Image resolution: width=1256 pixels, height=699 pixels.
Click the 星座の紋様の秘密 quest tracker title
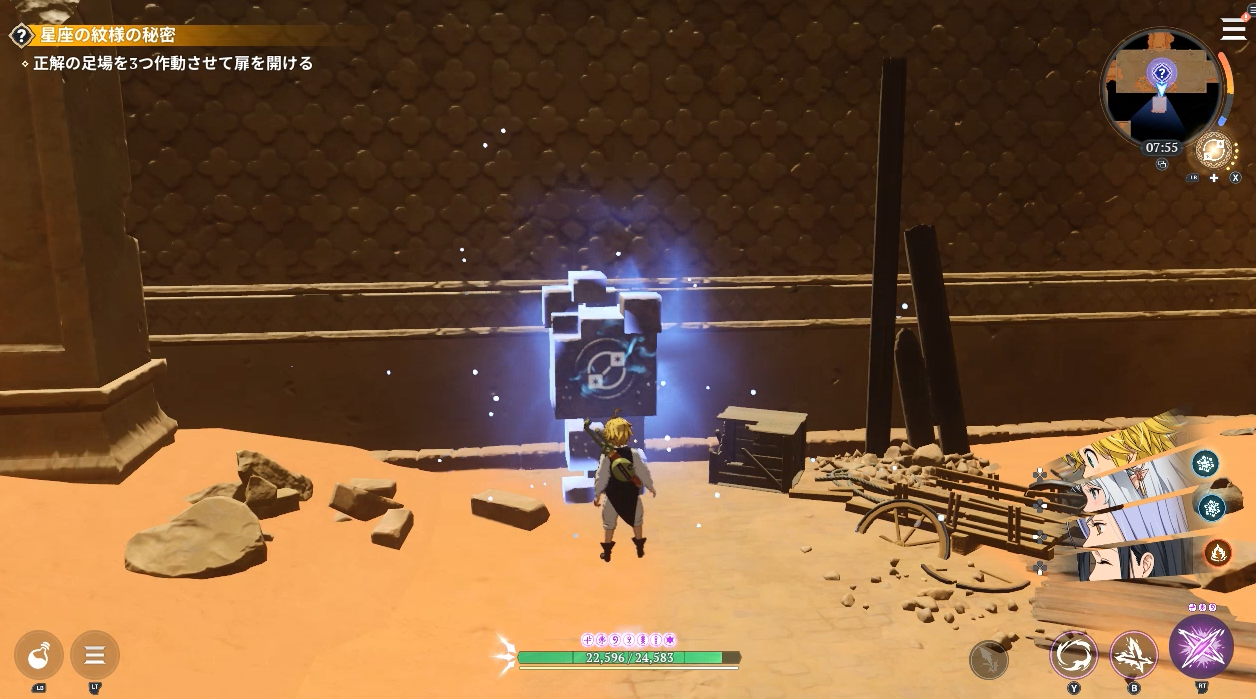tap(107, 36)
